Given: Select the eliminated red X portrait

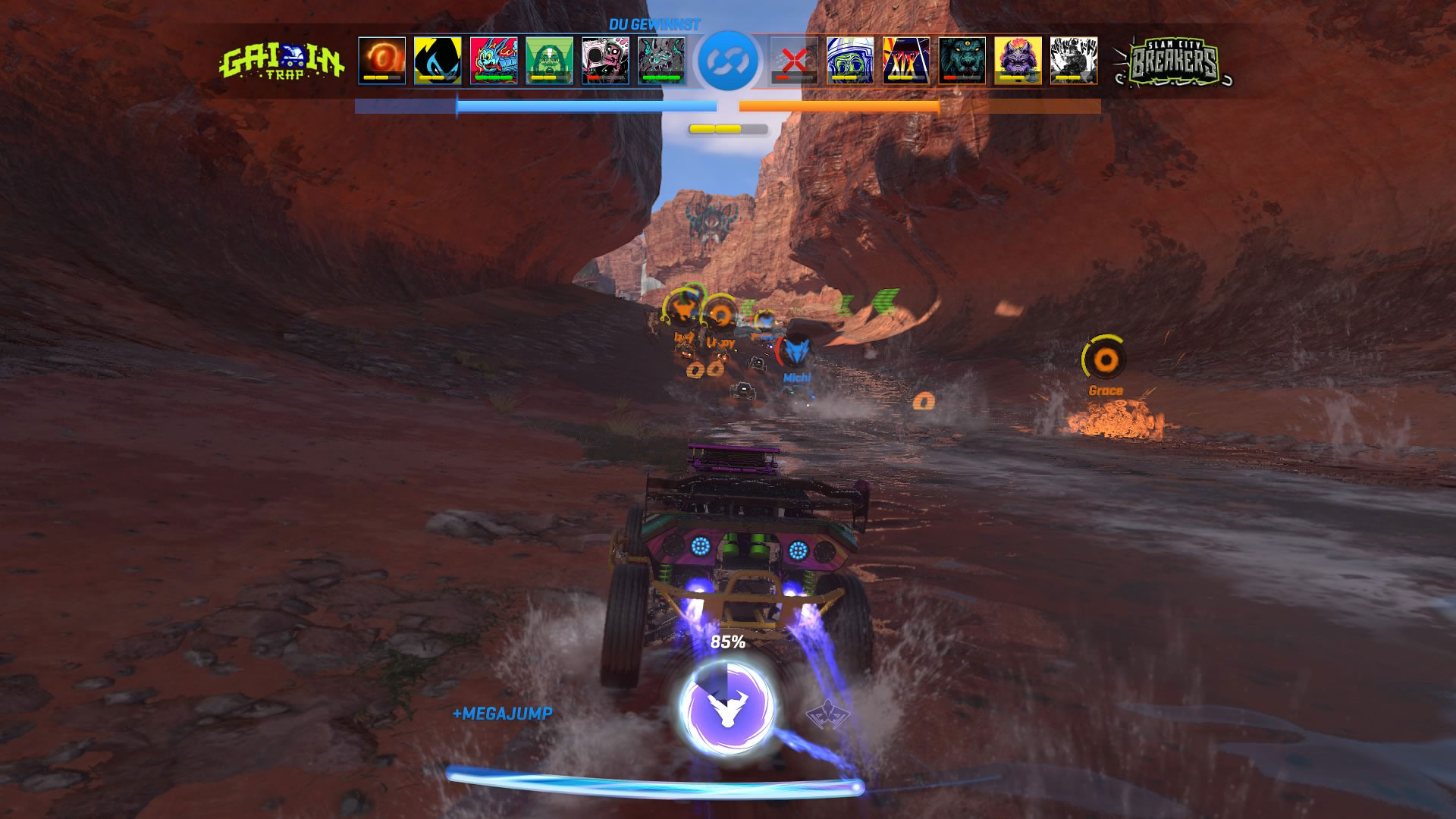Looking at the screenshot, I should click(x=793, y=59).
